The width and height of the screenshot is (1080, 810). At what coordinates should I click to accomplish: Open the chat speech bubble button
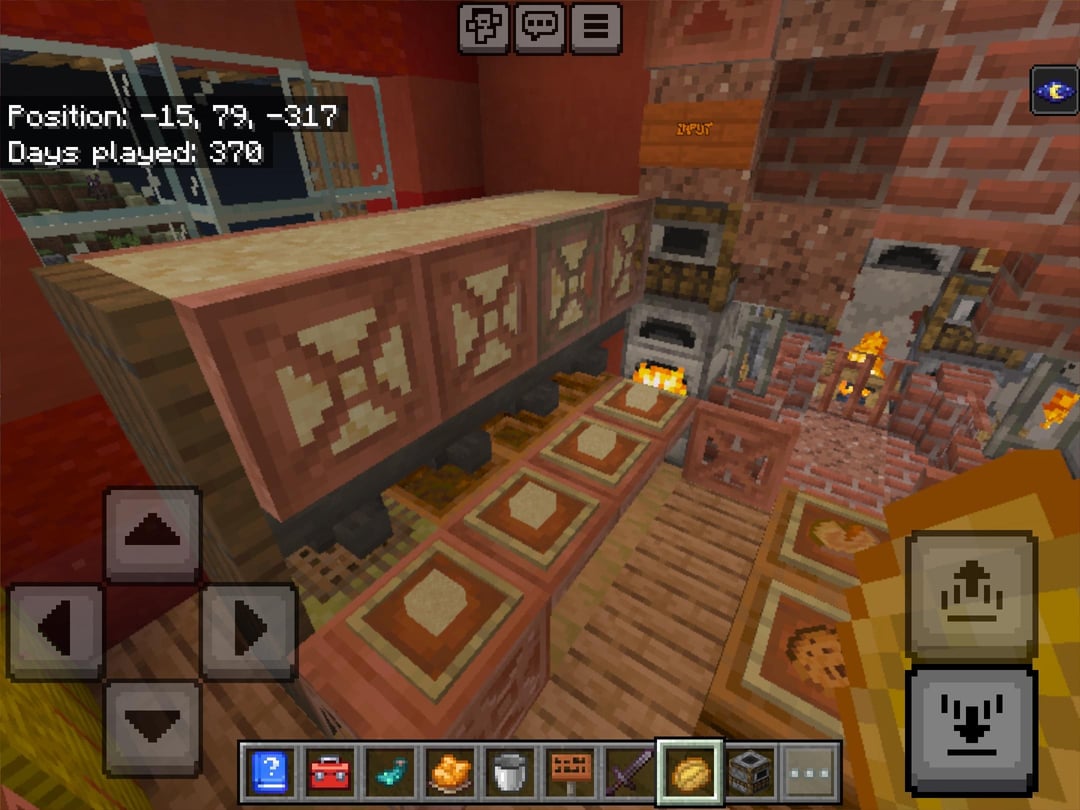539,26
